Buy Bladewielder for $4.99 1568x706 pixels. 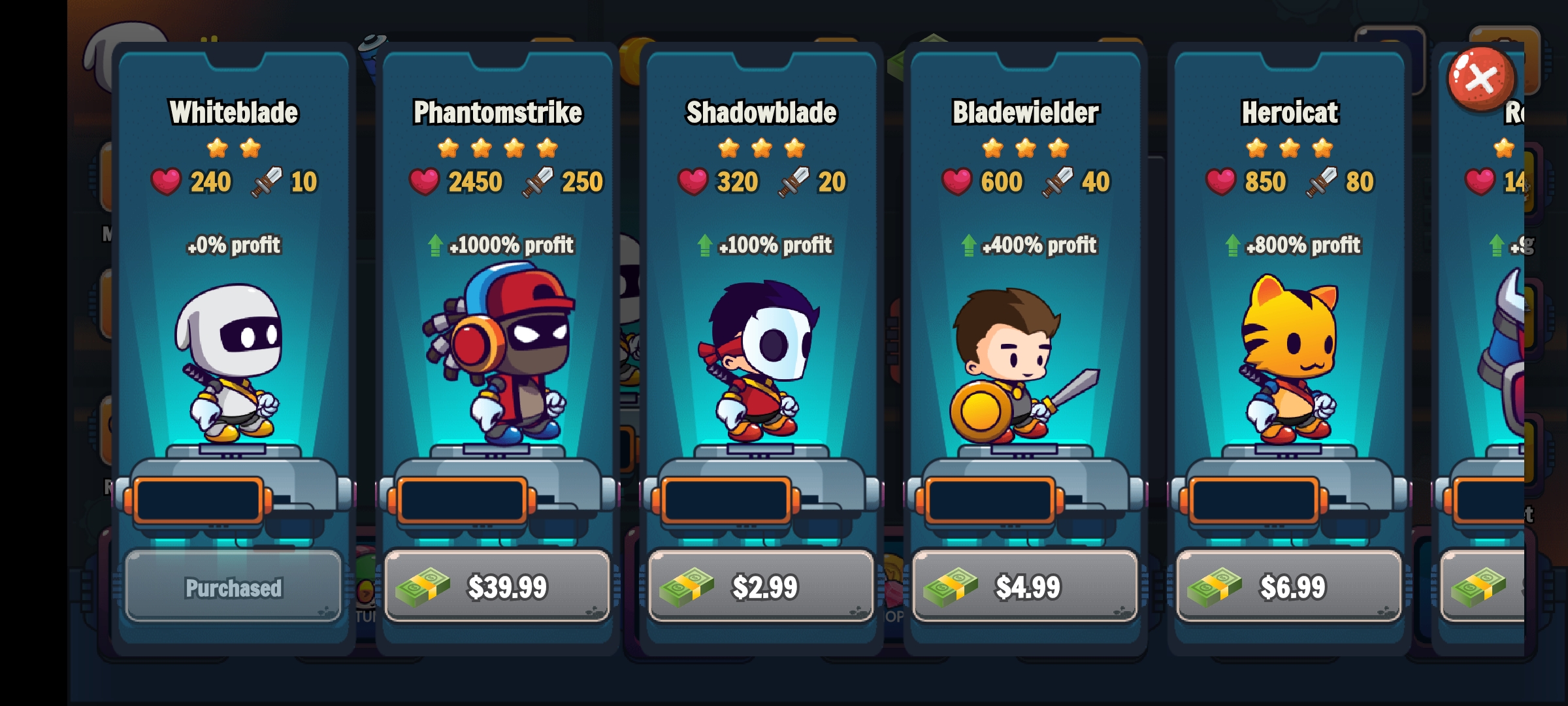1026,586
